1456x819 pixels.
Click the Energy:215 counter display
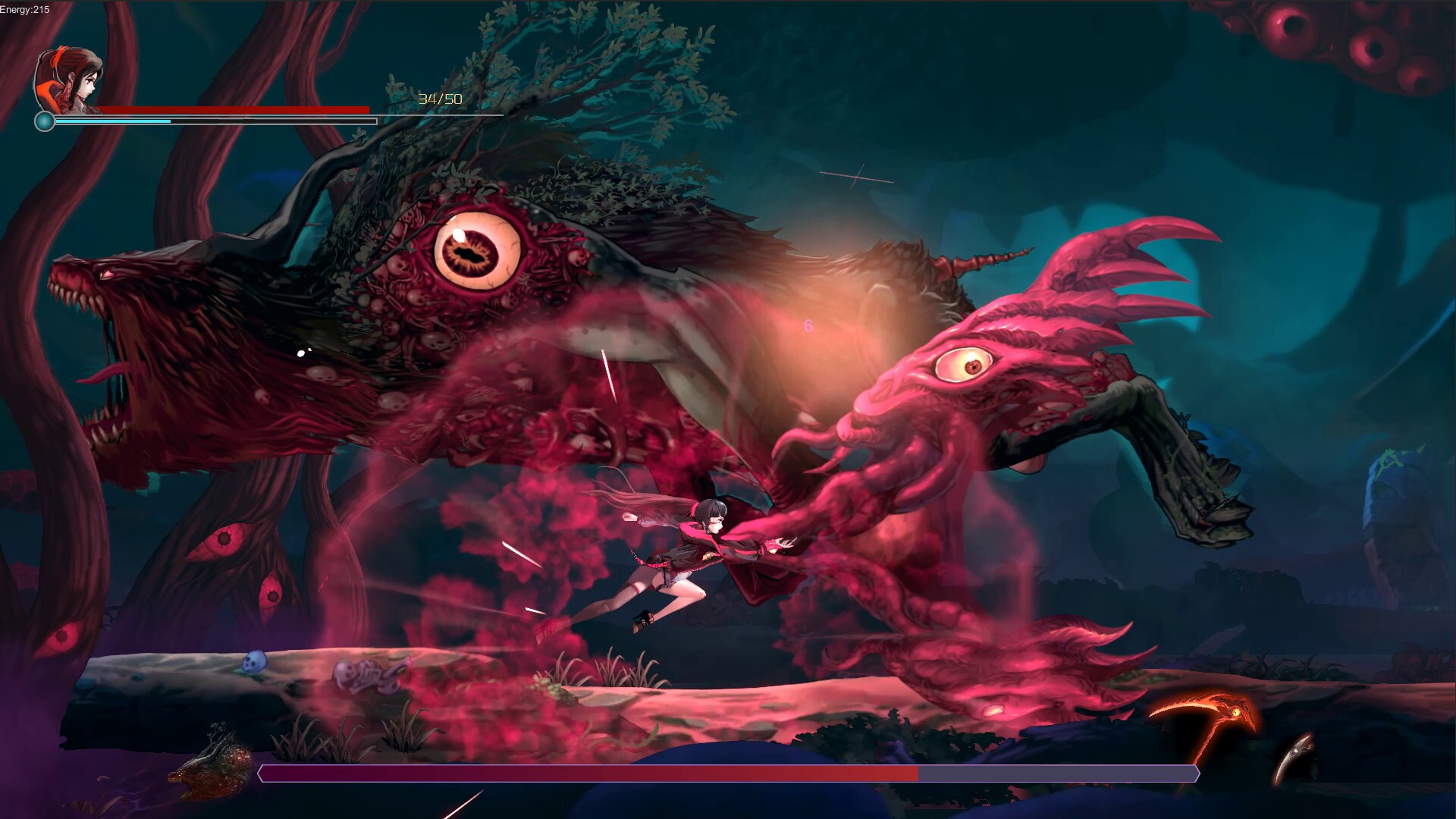[23, 8]
